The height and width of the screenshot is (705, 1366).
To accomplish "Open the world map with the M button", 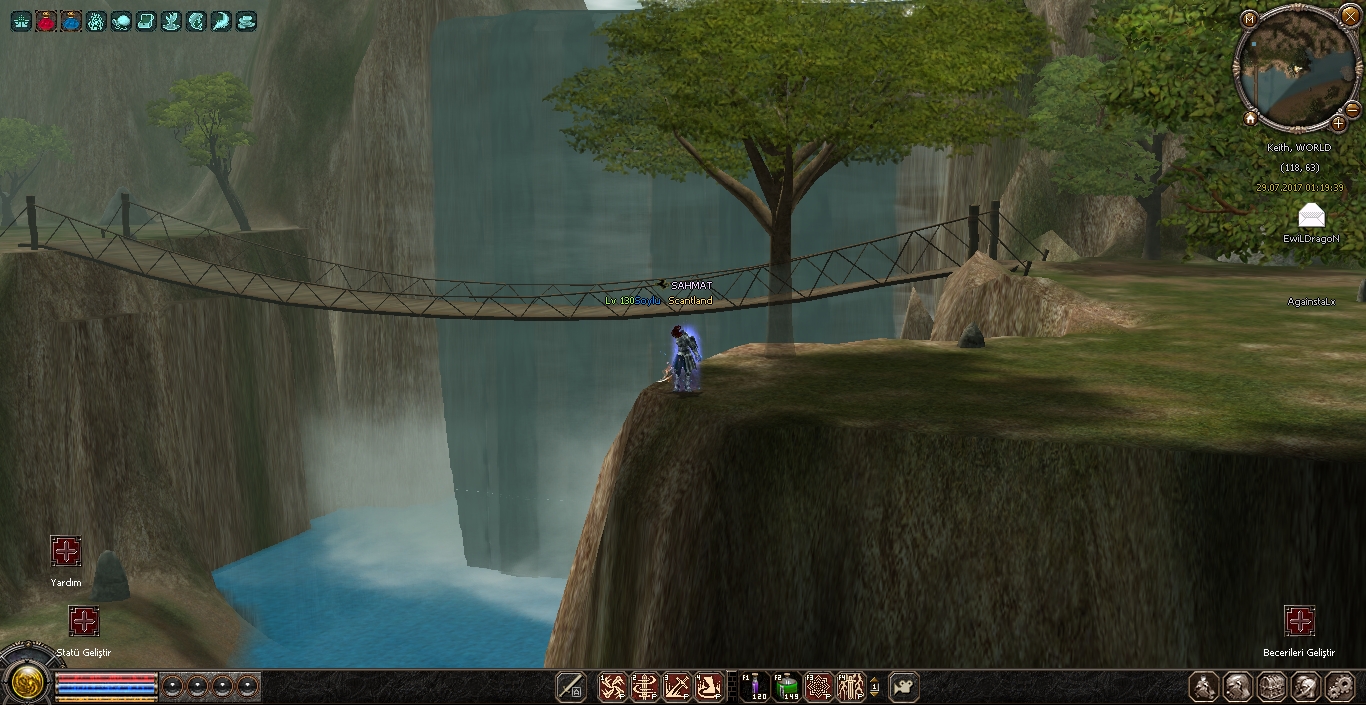I will tap(1249, 19).
